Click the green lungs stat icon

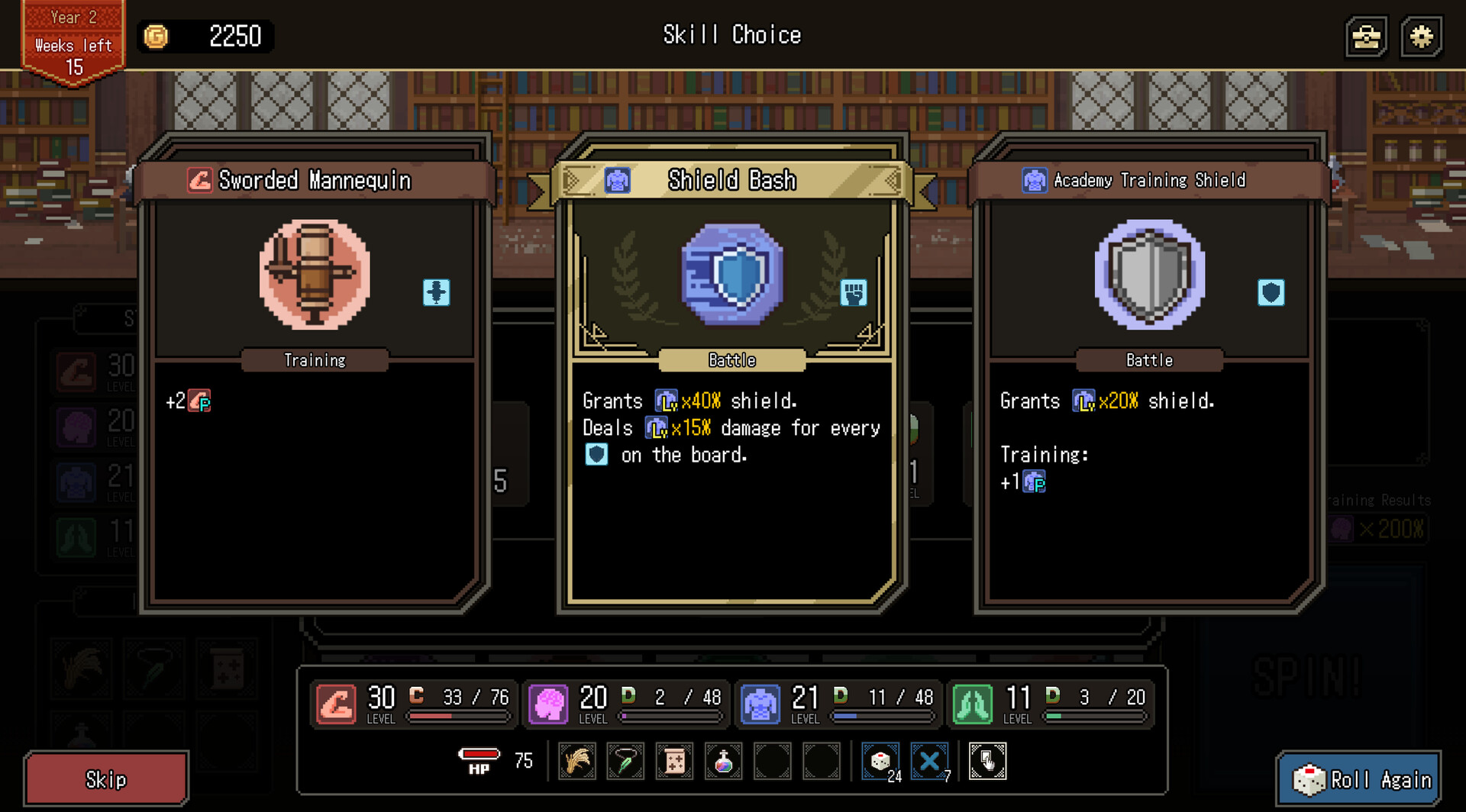coord(973,703)
